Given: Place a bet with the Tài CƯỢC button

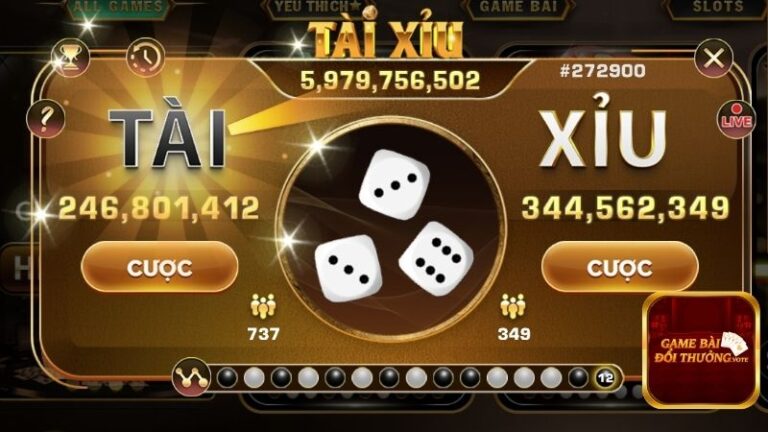Looking at the screenshot, I should [x=159, y=268].
